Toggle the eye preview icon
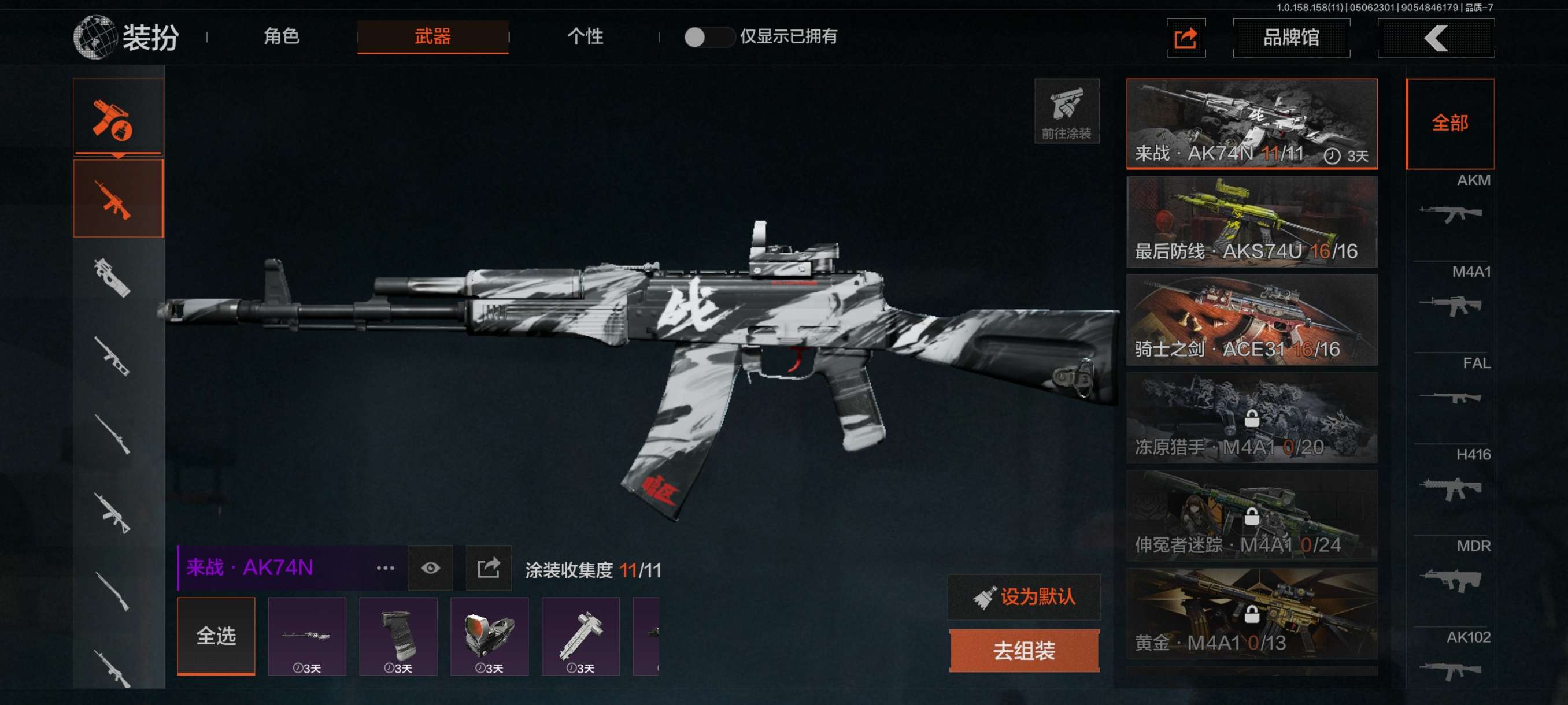The image size is (1568, 705). pos(430,568)
